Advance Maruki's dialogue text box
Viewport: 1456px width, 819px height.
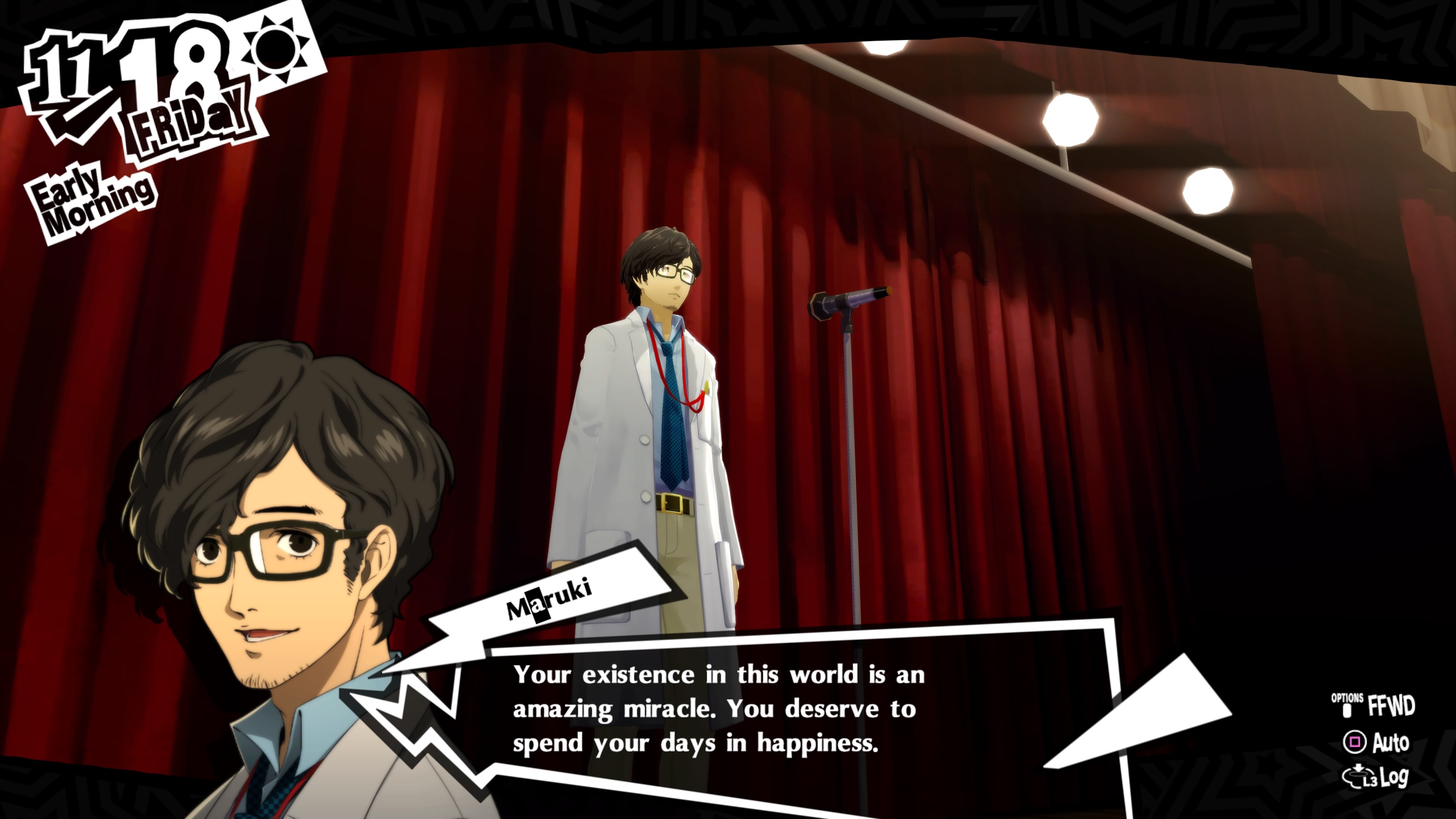click(x=718, y=709)
